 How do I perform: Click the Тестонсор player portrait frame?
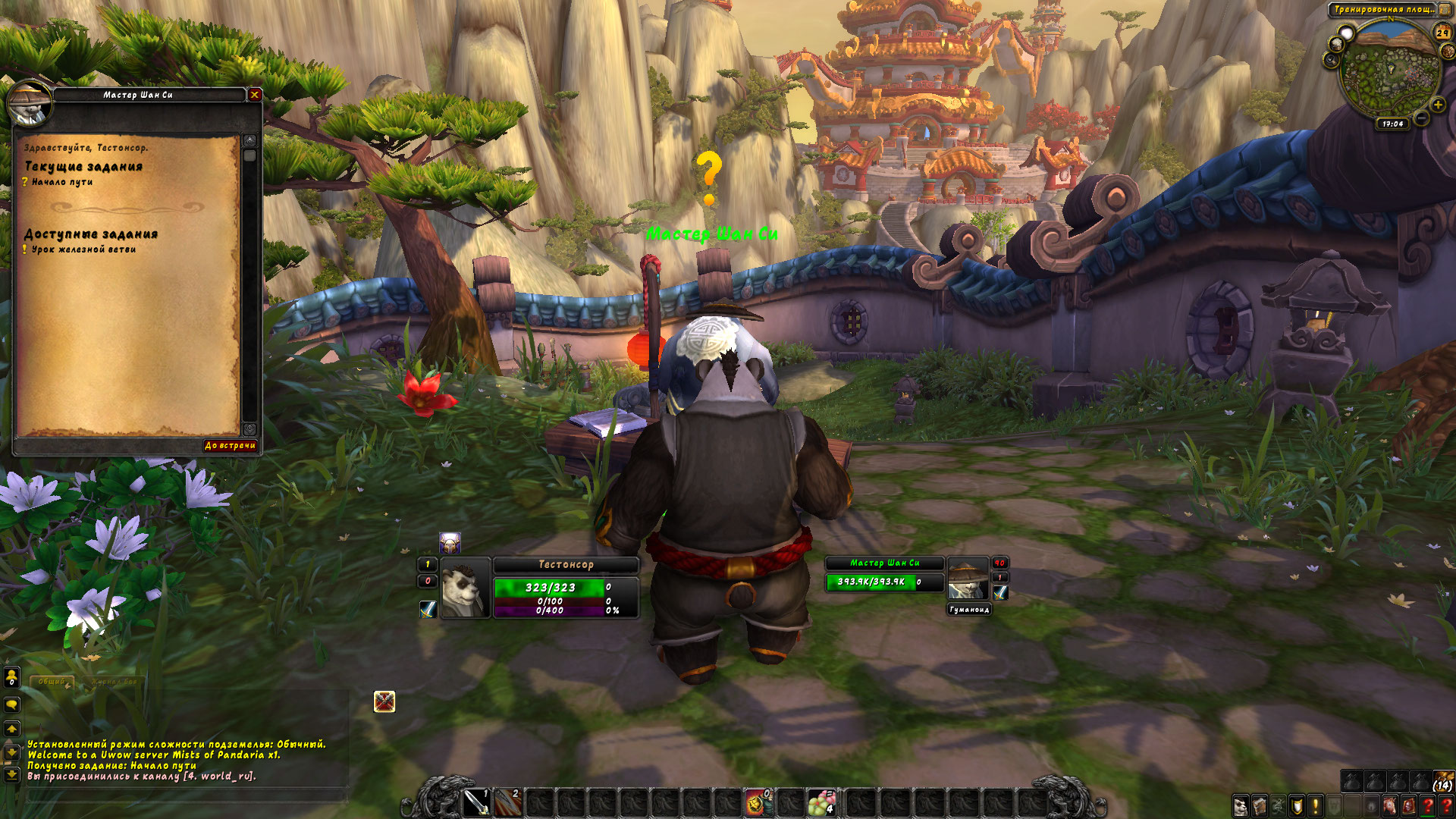pos(465,588)
